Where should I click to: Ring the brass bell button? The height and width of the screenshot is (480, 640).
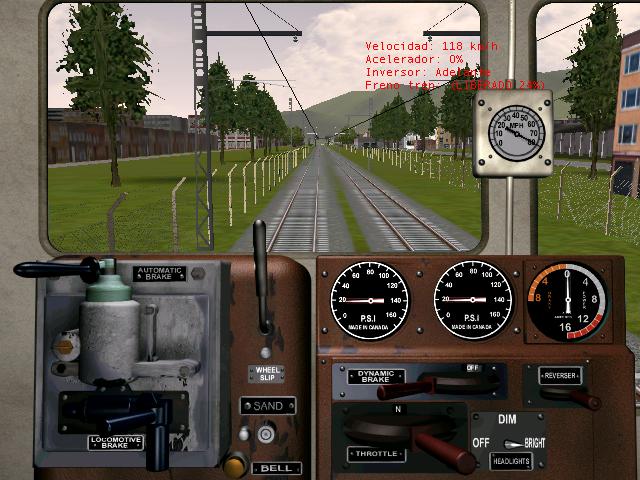236,464
